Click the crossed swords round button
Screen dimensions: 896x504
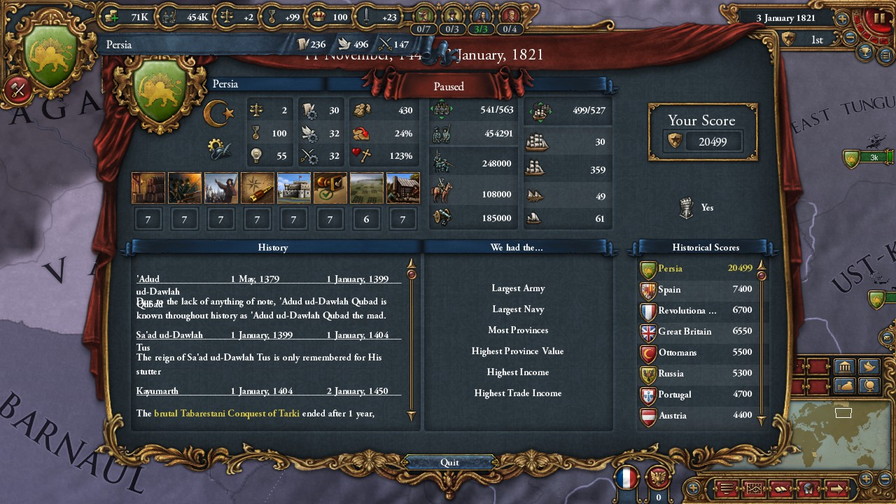point(17,88)
